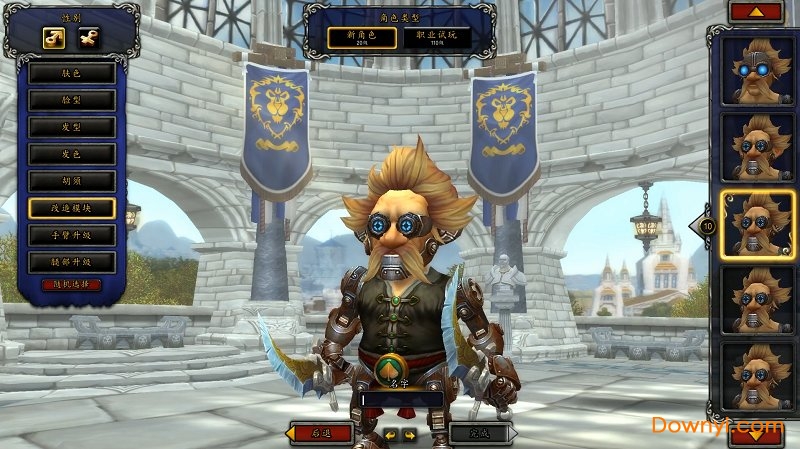This screenshot has width=800, height=449.
Task: Open the 手臂升级 arm upgrade option
Action: click(x=71, y=235)
